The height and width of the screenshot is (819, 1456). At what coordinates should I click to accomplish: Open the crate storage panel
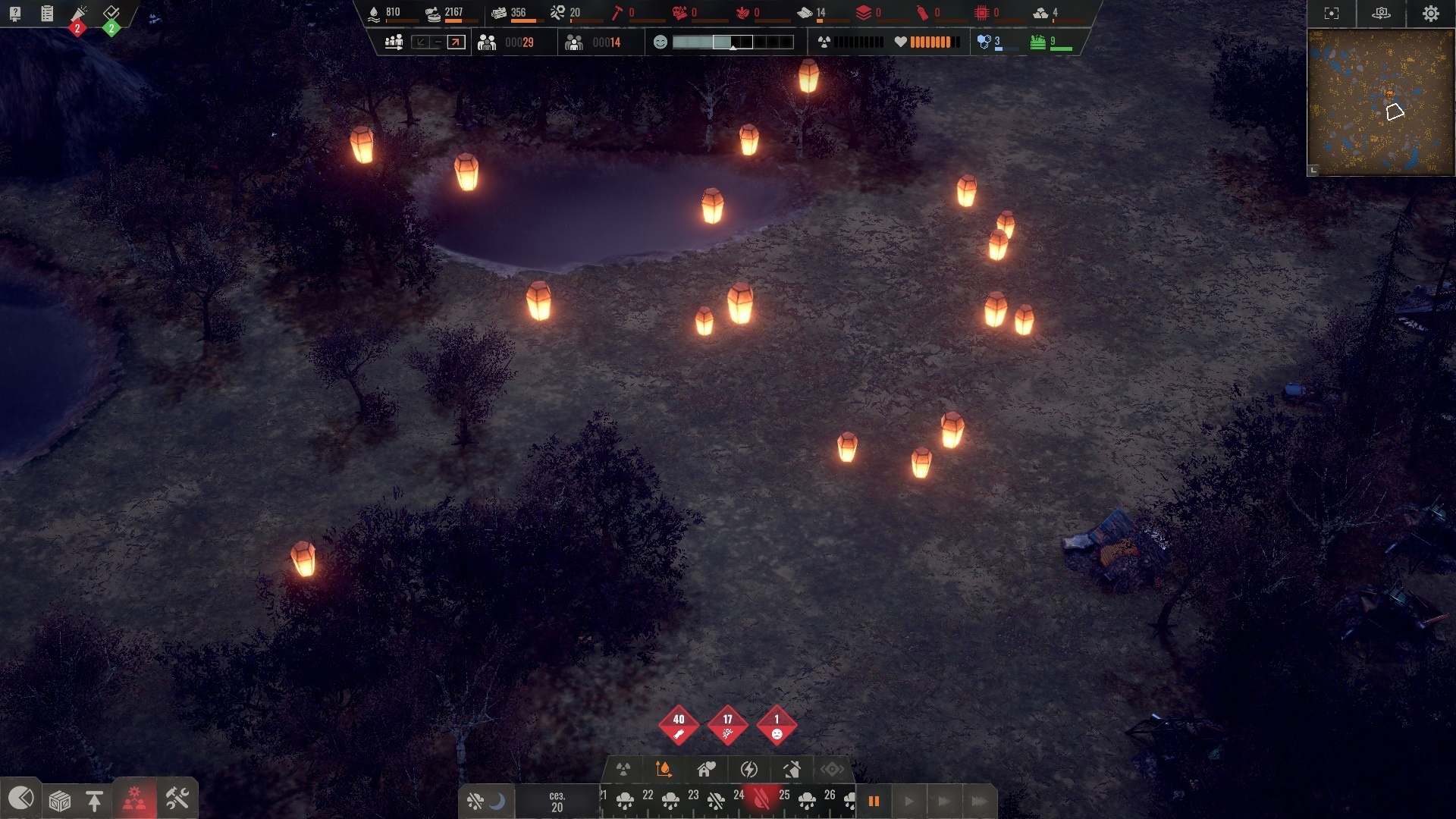pos(60,800)
